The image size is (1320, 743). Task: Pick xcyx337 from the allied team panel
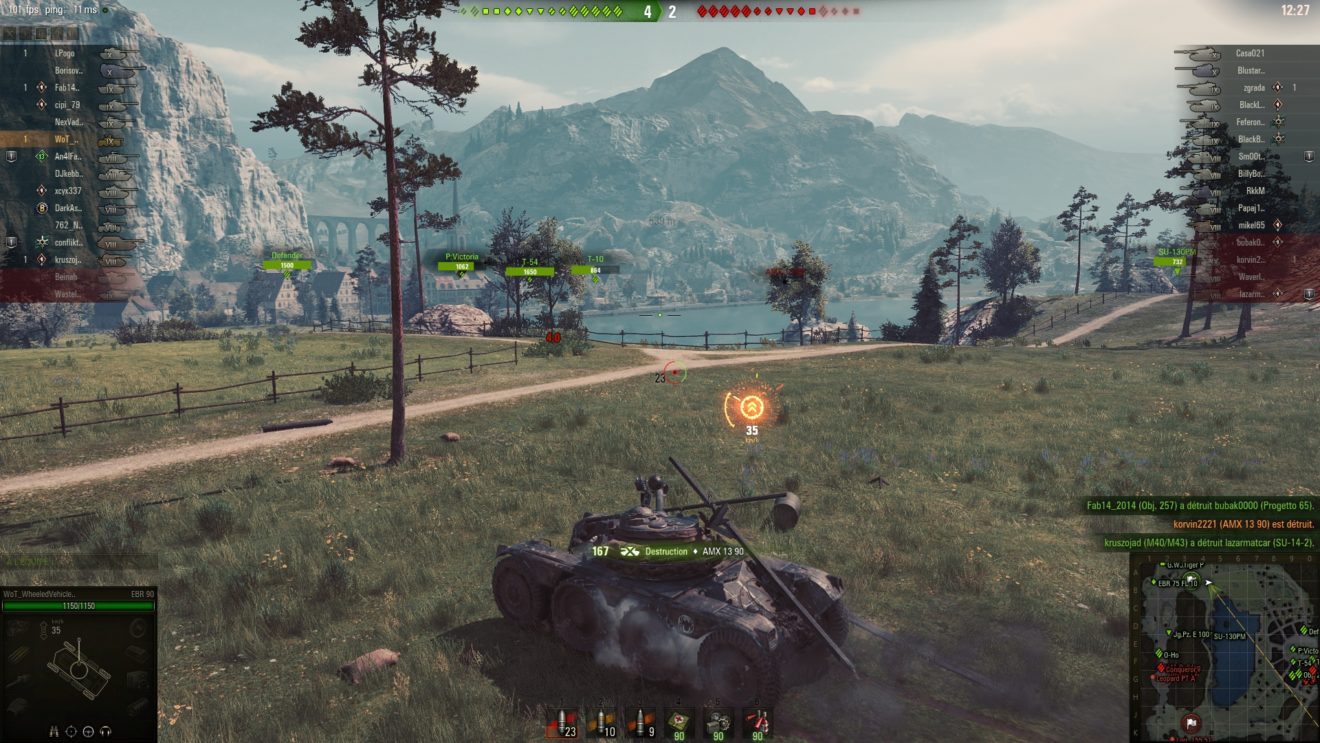(x=68, y=190)
